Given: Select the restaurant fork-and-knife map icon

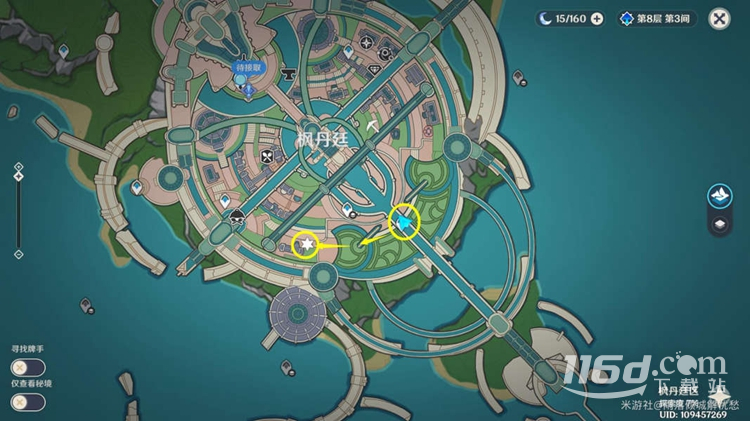Looking at the screenshot, I should click(267, 157).
